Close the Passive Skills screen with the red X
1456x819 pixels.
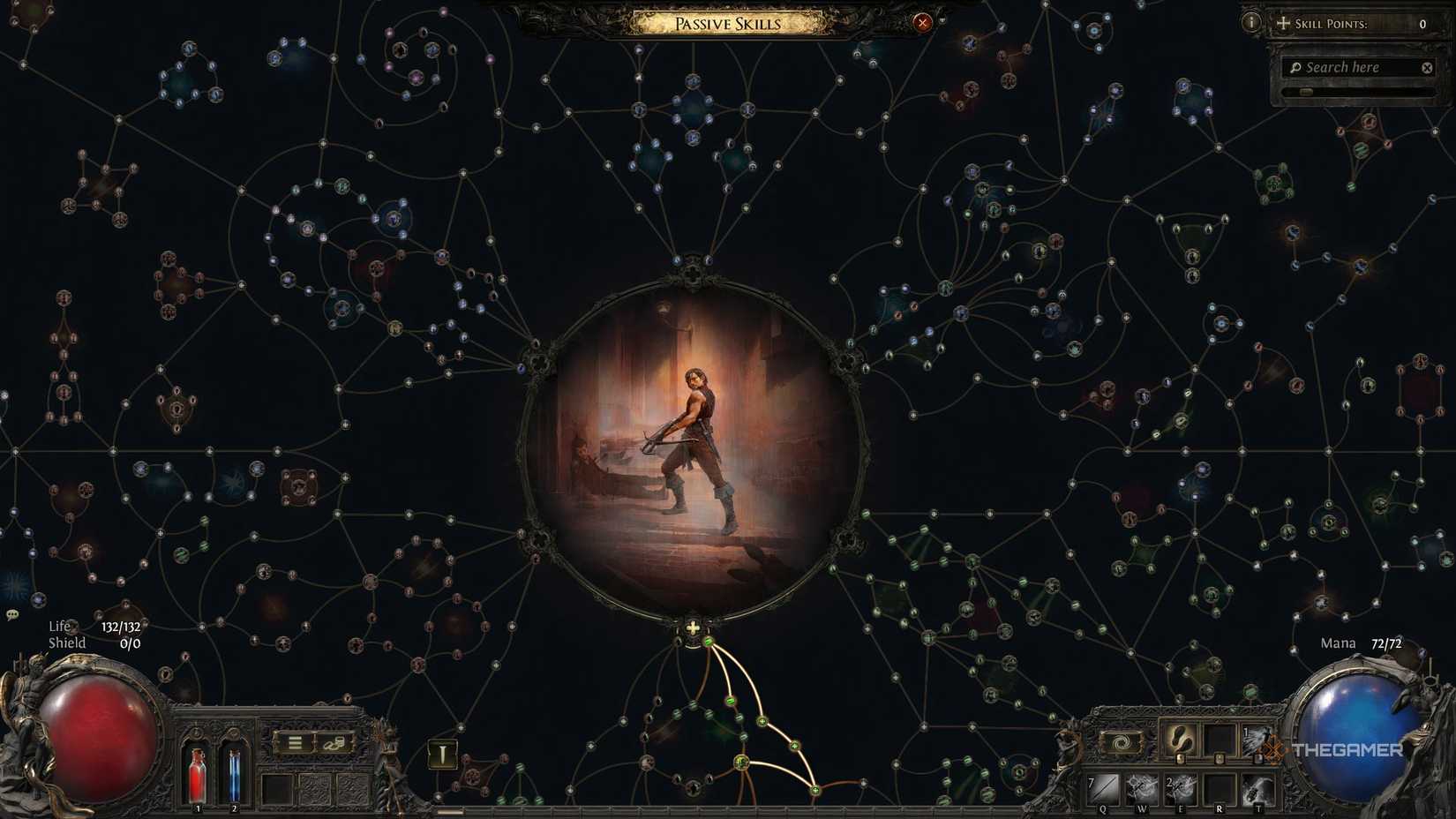coord(923,23)
